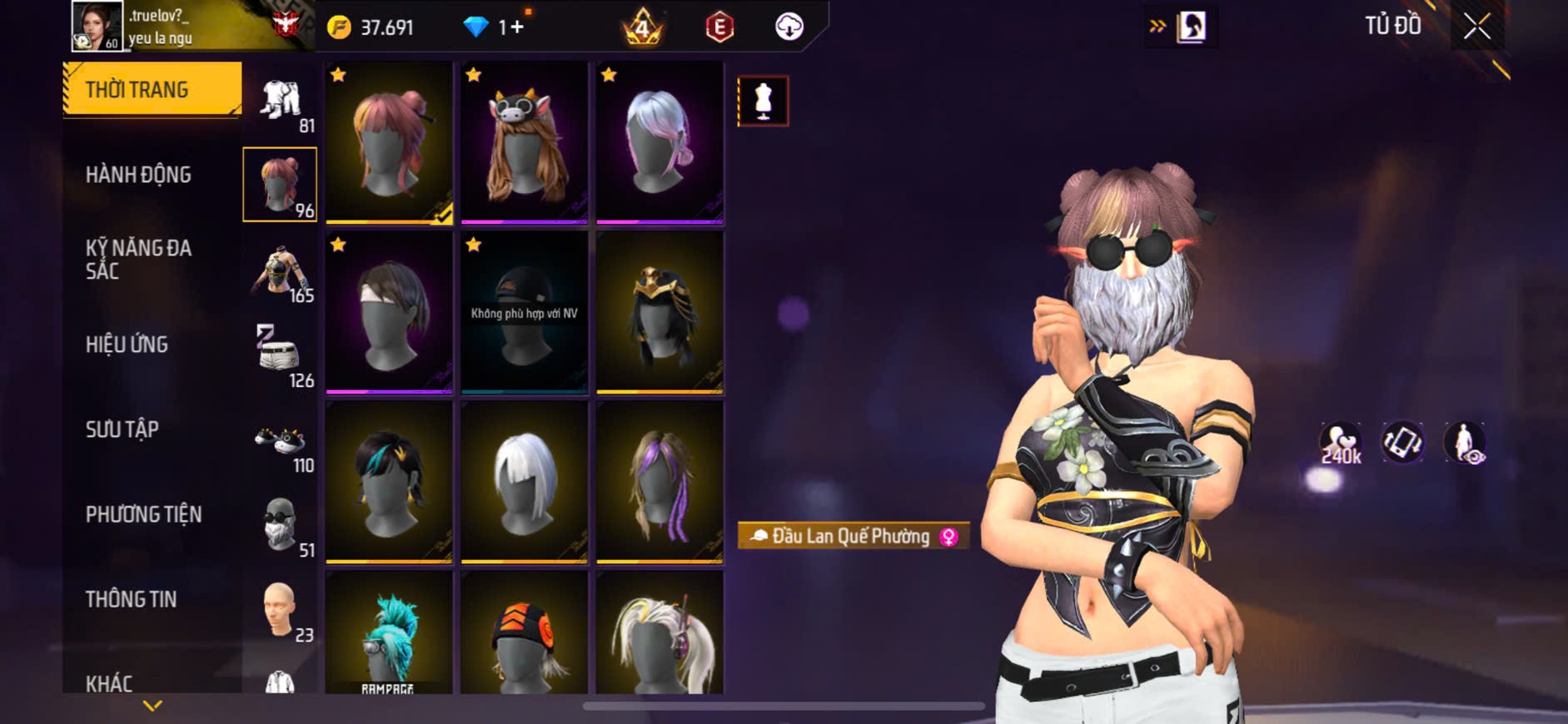Click the mannequin outfit preview button

point(763,102)
